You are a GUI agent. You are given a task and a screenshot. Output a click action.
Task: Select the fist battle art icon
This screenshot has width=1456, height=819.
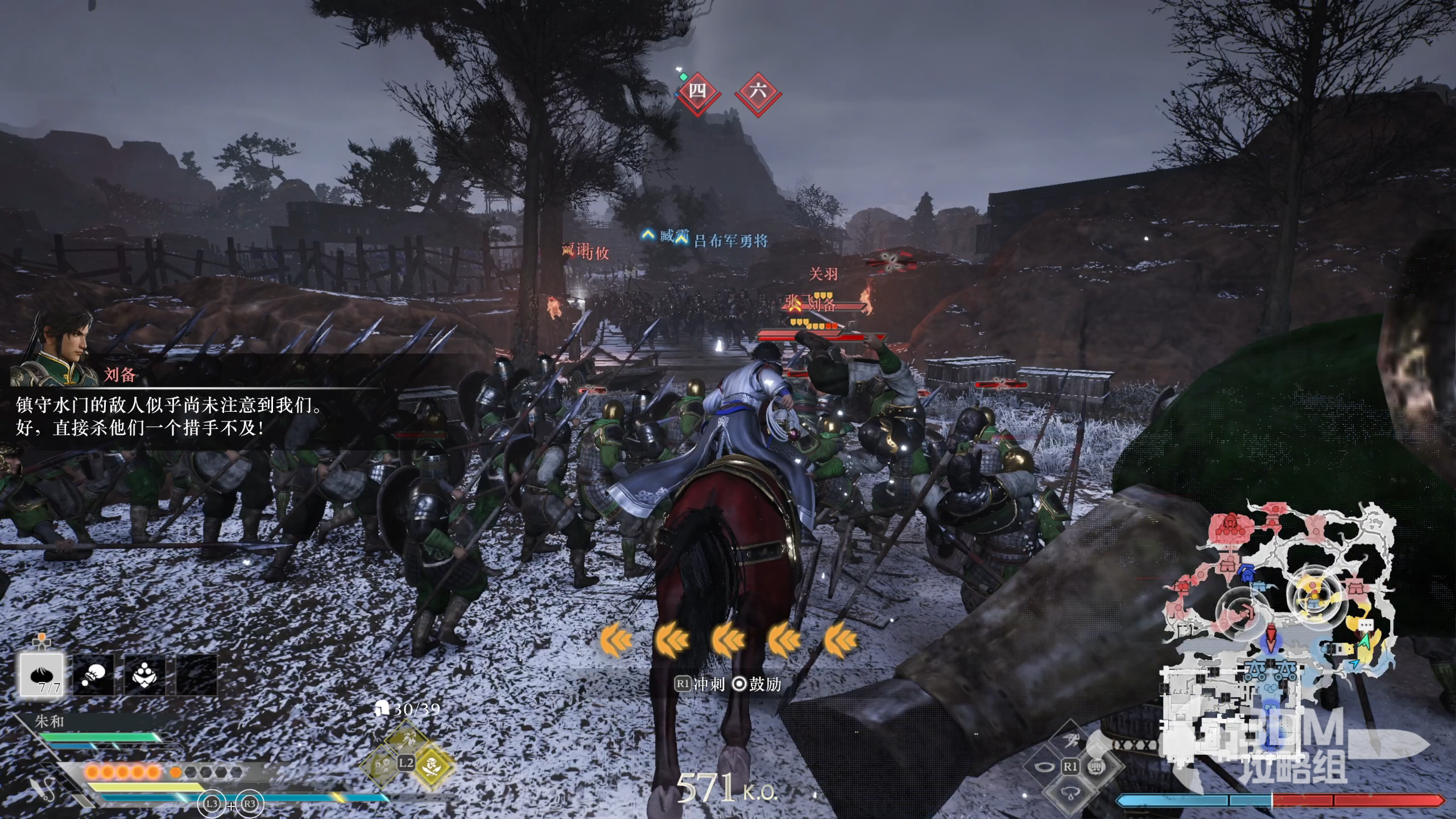pyautogui.click(x=1097, y=767)
